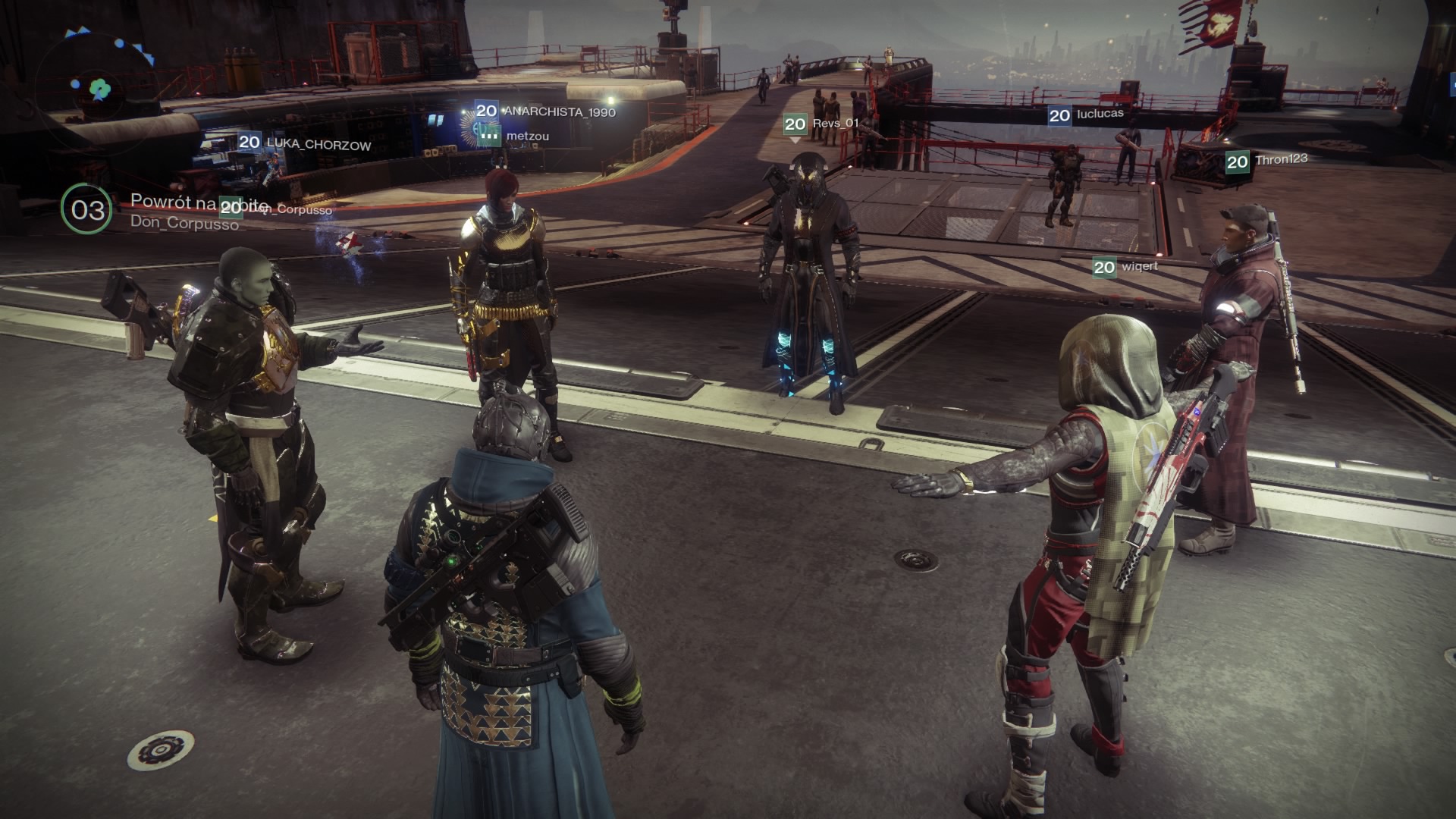Click the circular radar minimap
This screenshot has width=1456, height=819.
(x=97, y=87)
